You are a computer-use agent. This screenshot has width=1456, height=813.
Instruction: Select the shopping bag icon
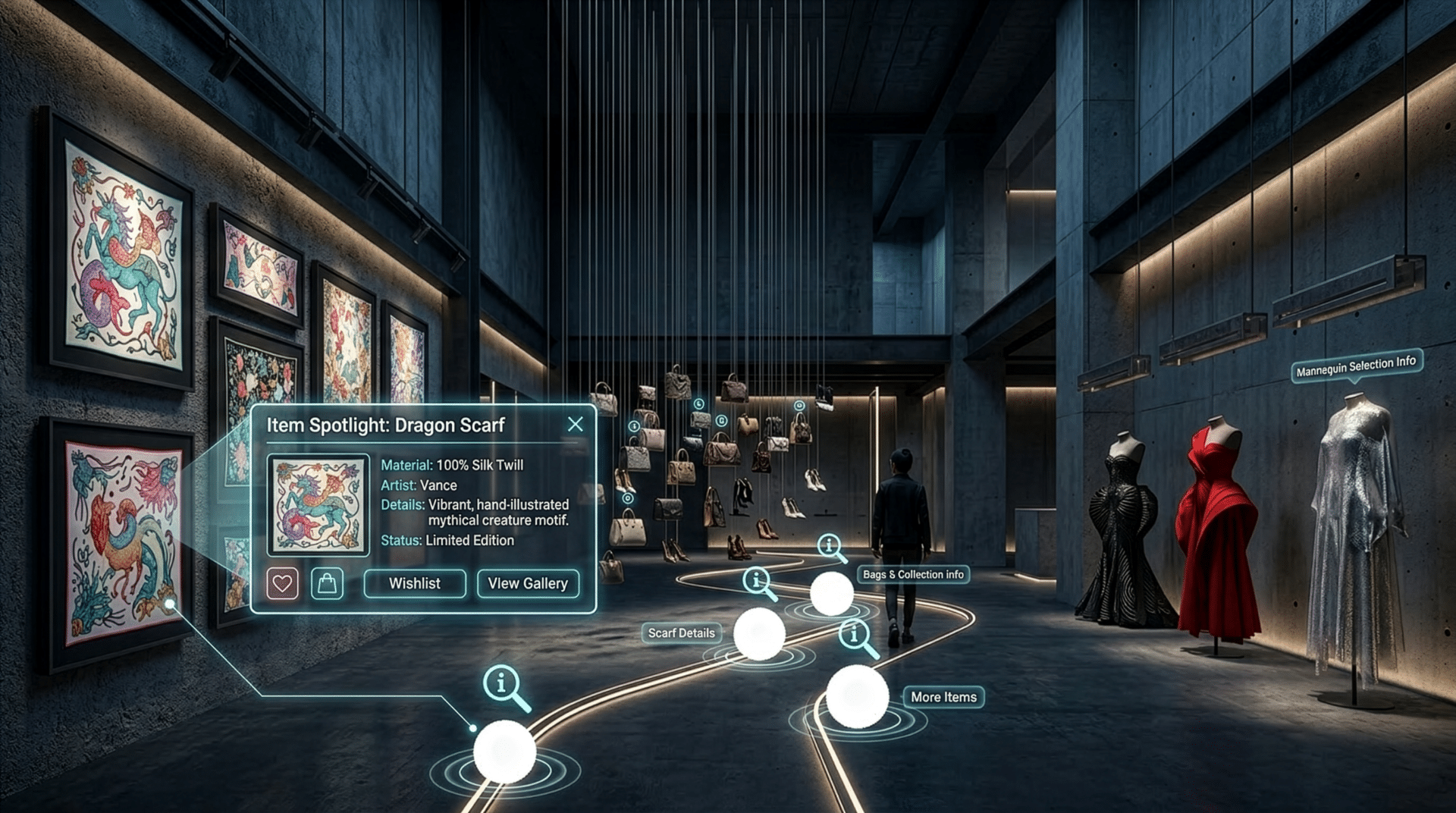coord(327,584)
